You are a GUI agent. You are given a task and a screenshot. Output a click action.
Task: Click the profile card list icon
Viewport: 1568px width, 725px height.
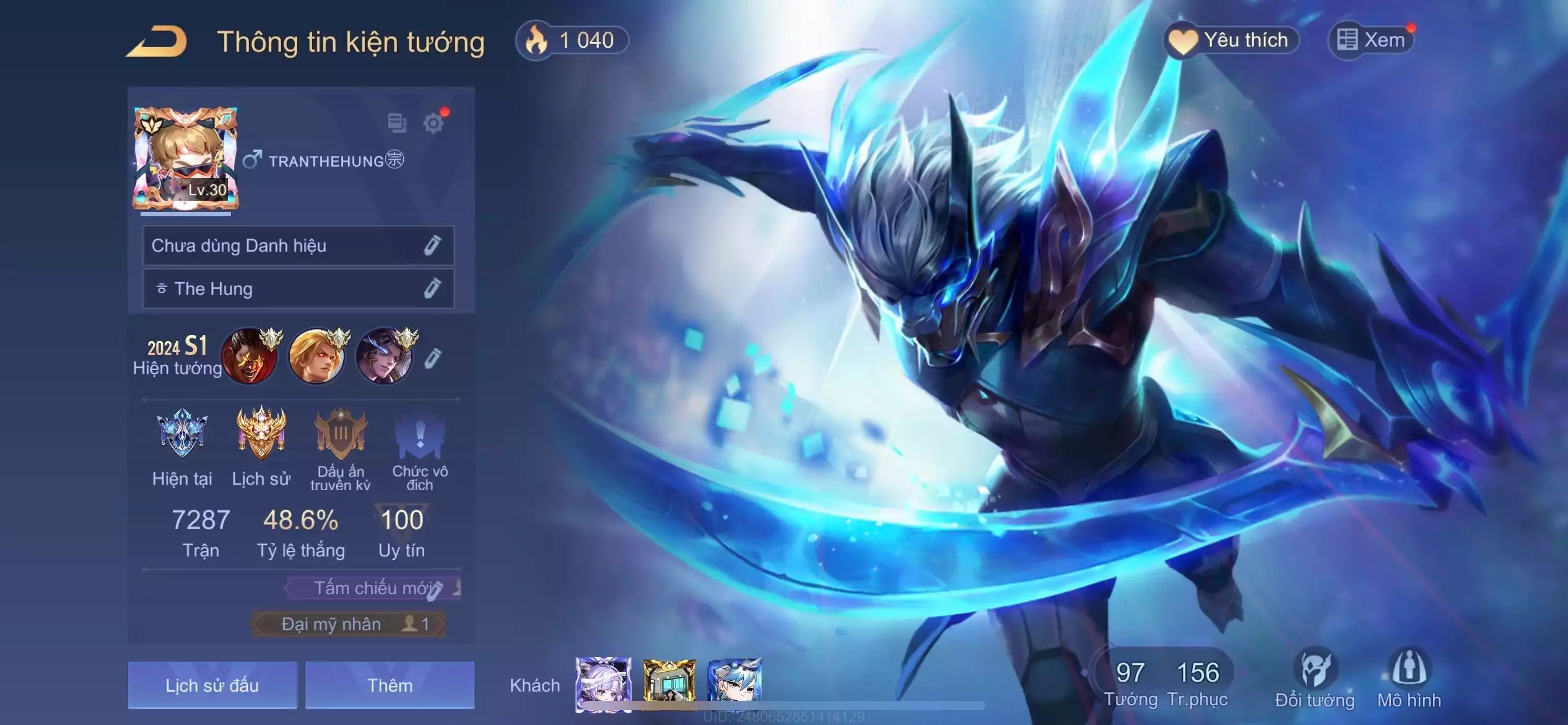click(397, 123)
